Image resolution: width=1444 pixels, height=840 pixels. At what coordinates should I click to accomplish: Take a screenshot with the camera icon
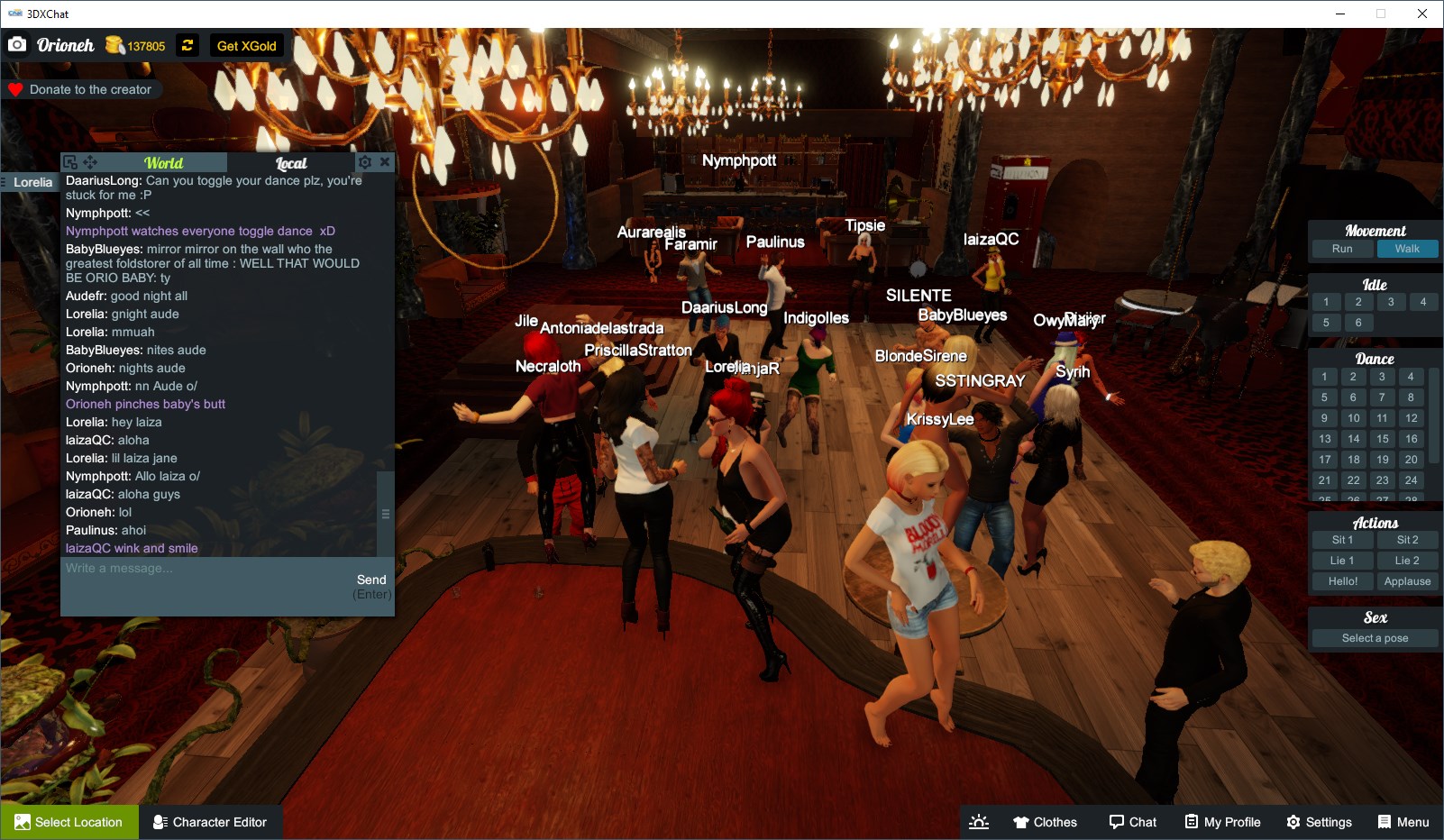point(17,43)
